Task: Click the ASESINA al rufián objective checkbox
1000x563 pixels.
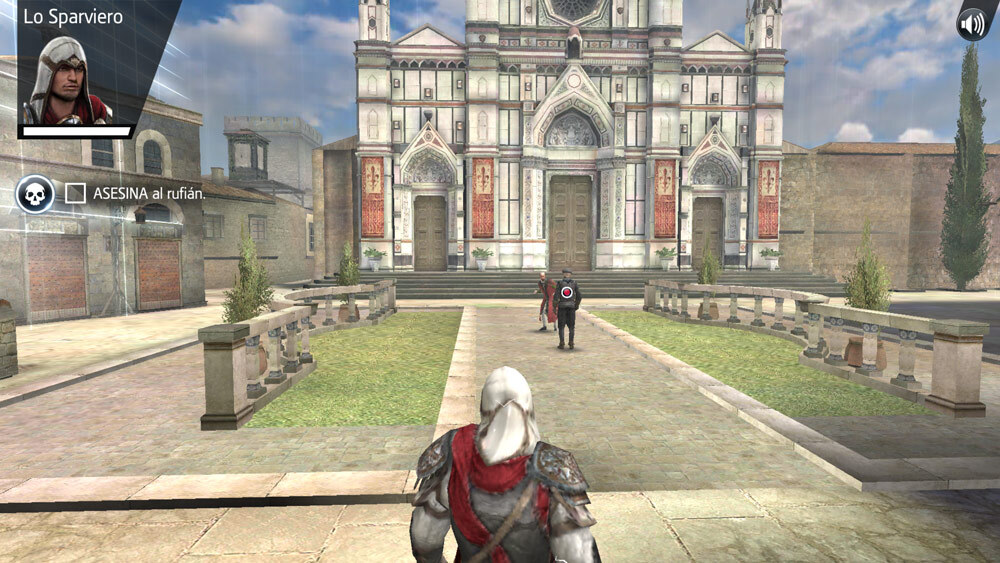Action: pos(75,193)
